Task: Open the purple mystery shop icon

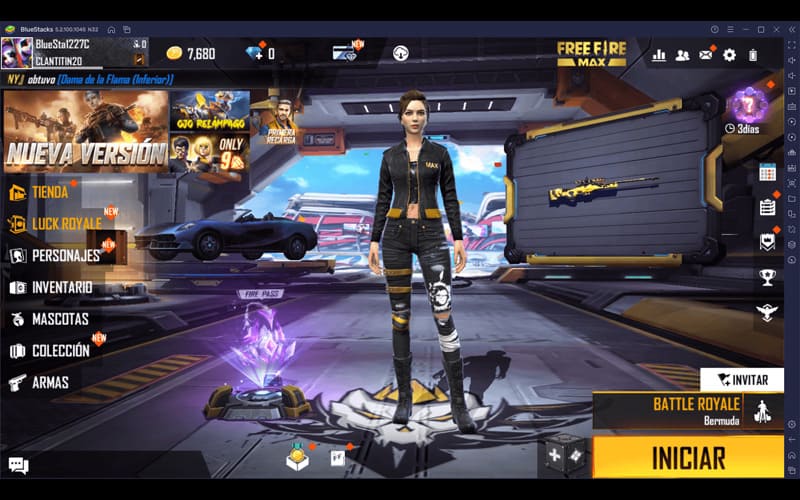Action: [x=746, y=105]
